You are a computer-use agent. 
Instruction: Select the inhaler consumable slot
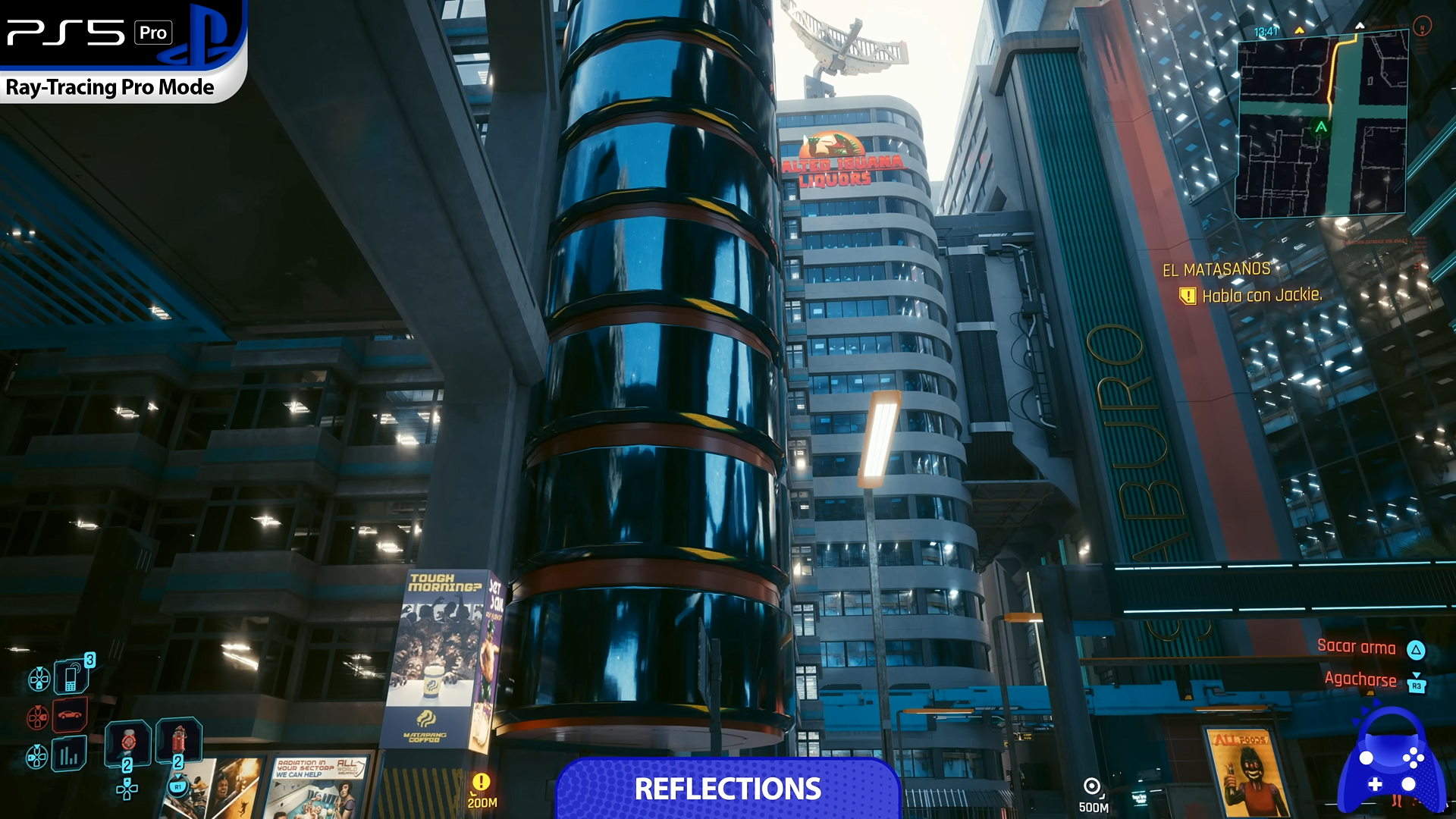coord(127,741)
